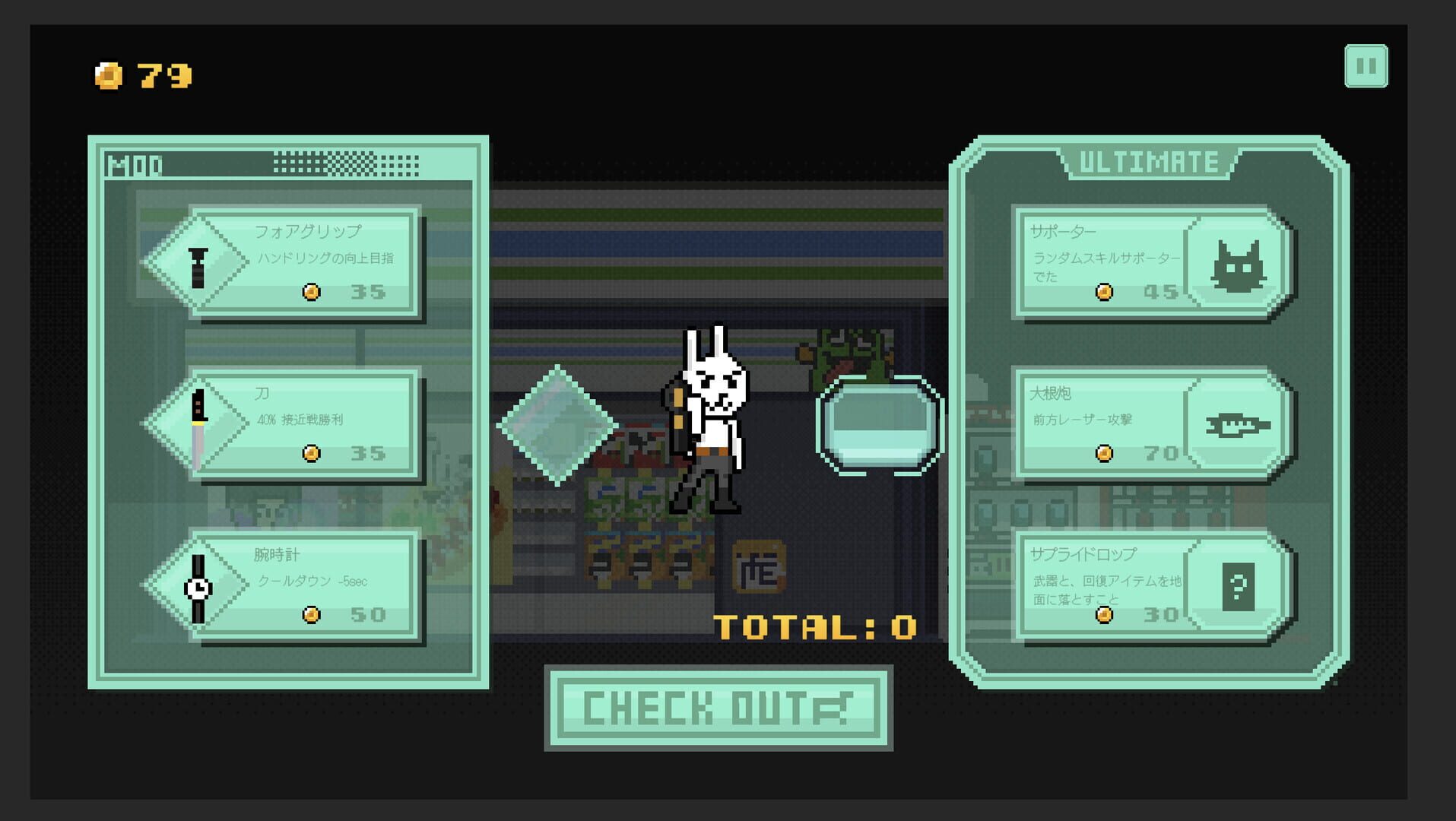Select the foregrip (フォアグリップ) screw icon

196,268
